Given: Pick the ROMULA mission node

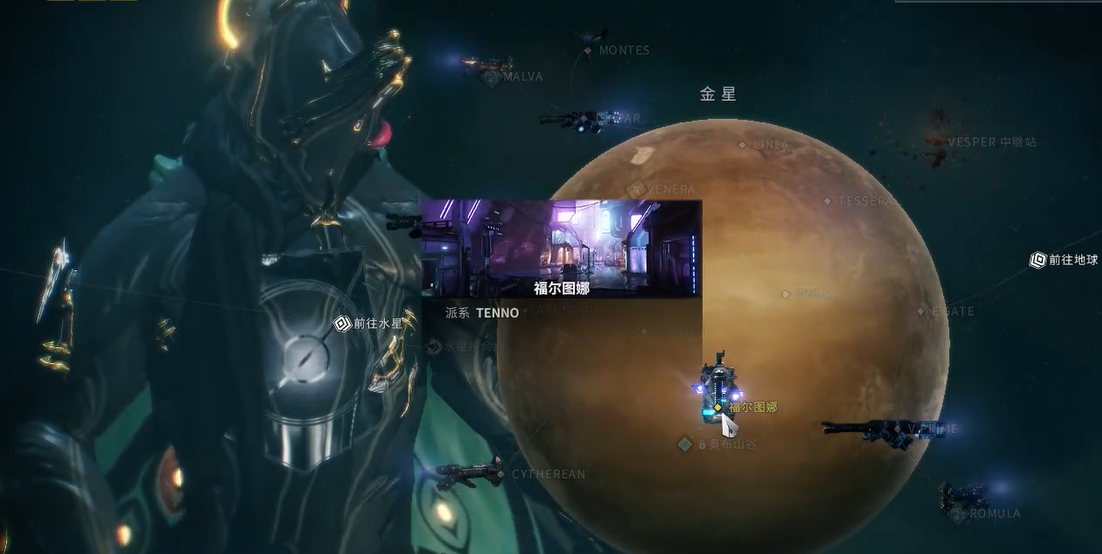Looking at the screenshot, I should click(959, 513).
